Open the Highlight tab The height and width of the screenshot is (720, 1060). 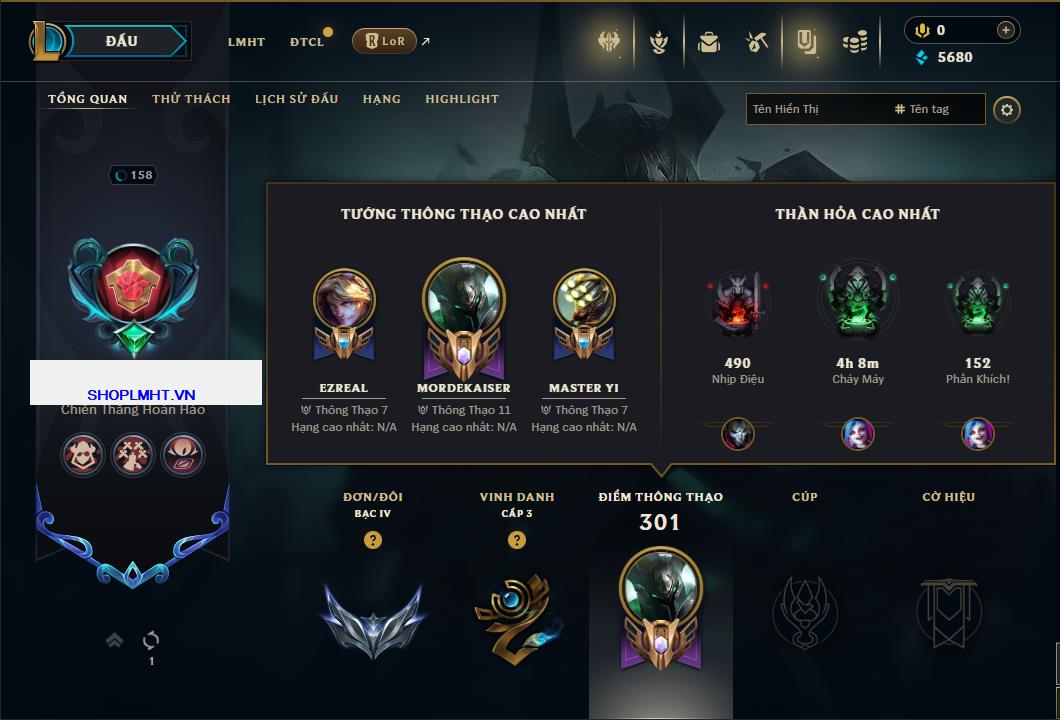[462, 99]
